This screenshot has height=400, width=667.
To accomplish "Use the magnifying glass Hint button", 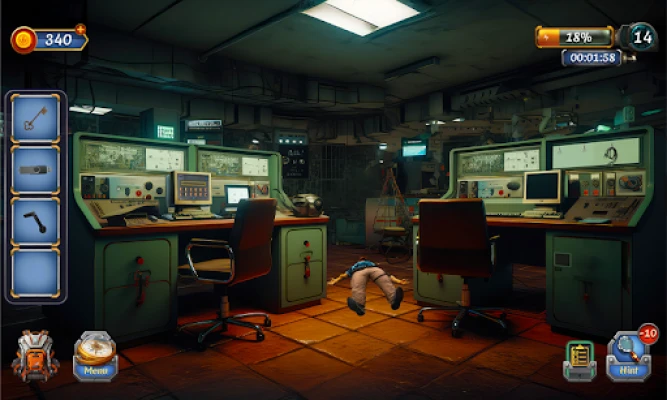I will [628, 355].
